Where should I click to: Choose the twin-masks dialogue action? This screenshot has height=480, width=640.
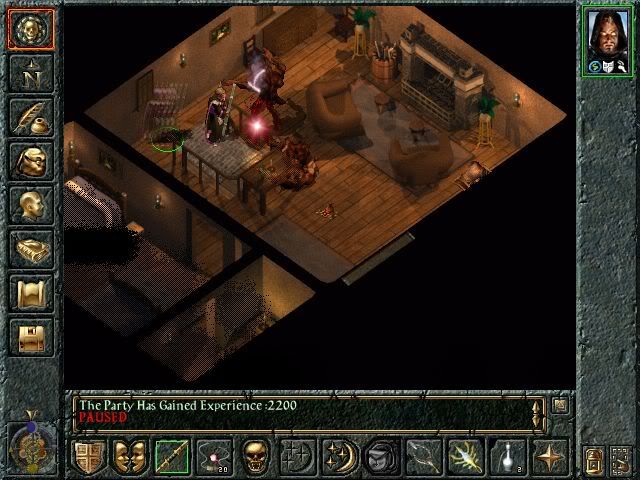point(130,458)
